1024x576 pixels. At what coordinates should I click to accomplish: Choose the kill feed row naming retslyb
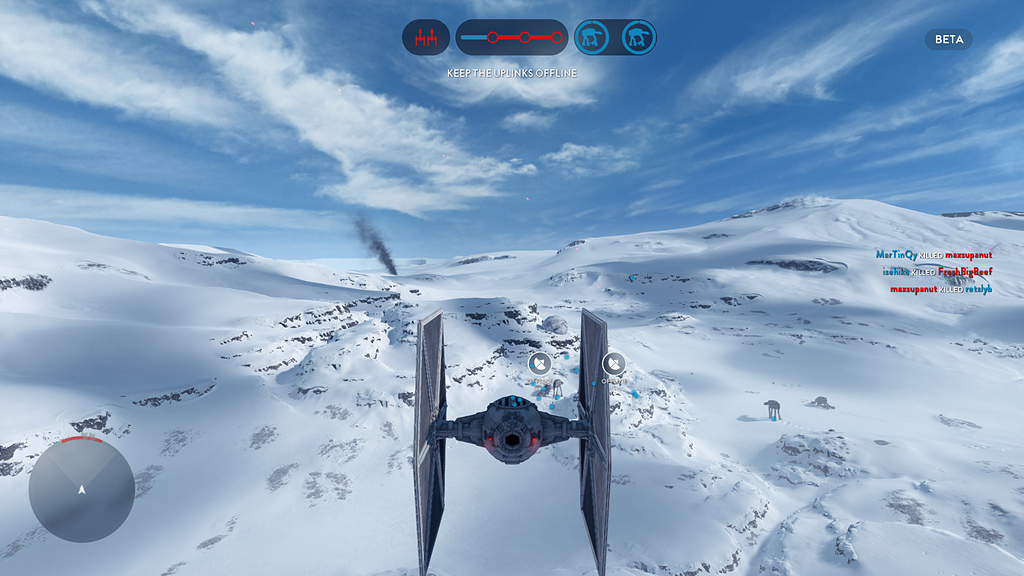pyautogui.click(x=940, y=289)
